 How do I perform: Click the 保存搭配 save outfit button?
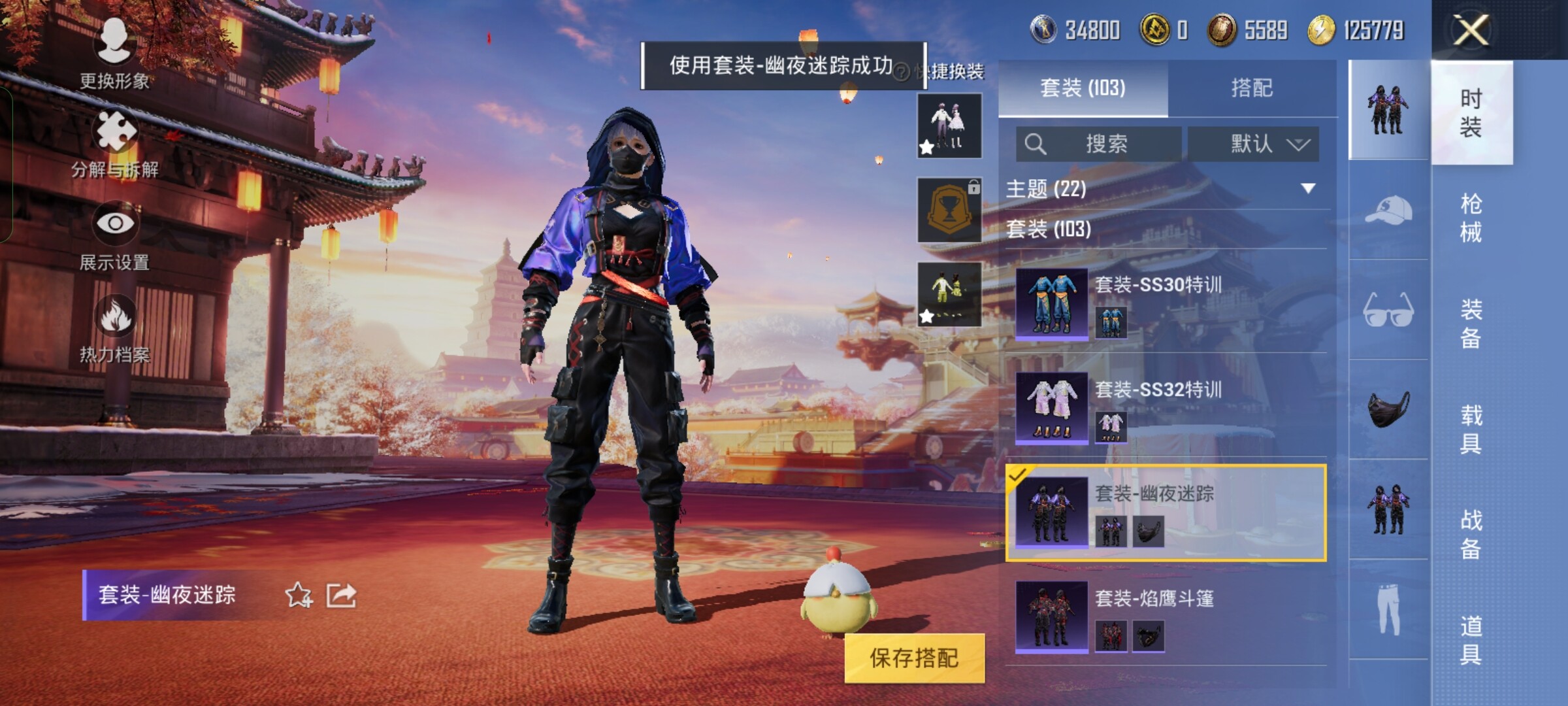914,658
